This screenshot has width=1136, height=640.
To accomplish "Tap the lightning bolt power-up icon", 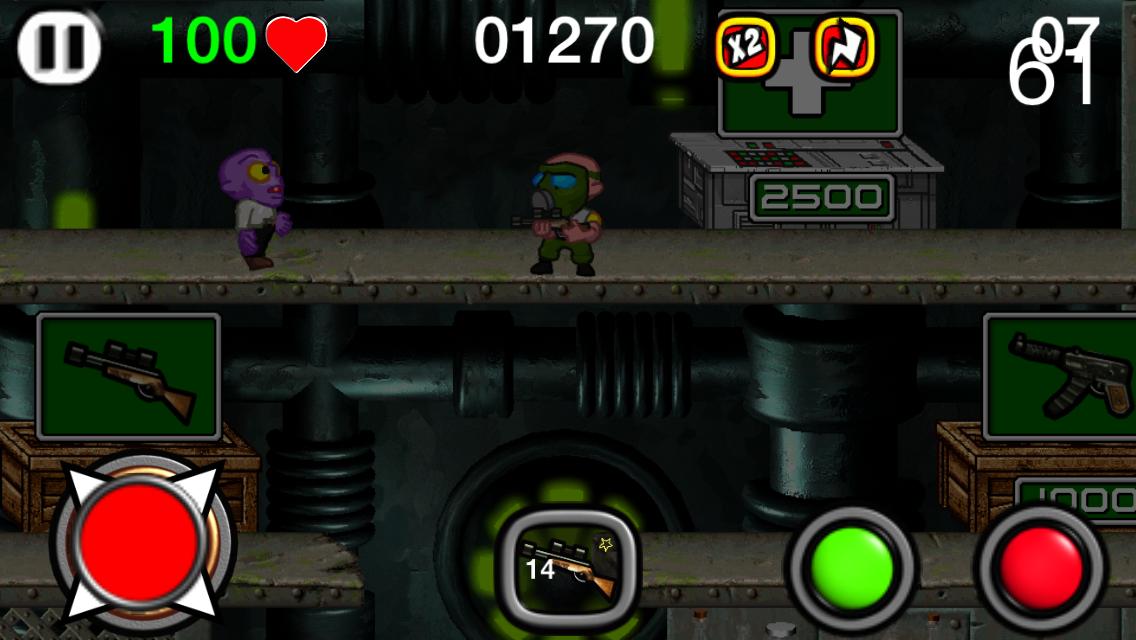I will coord(845,48).
